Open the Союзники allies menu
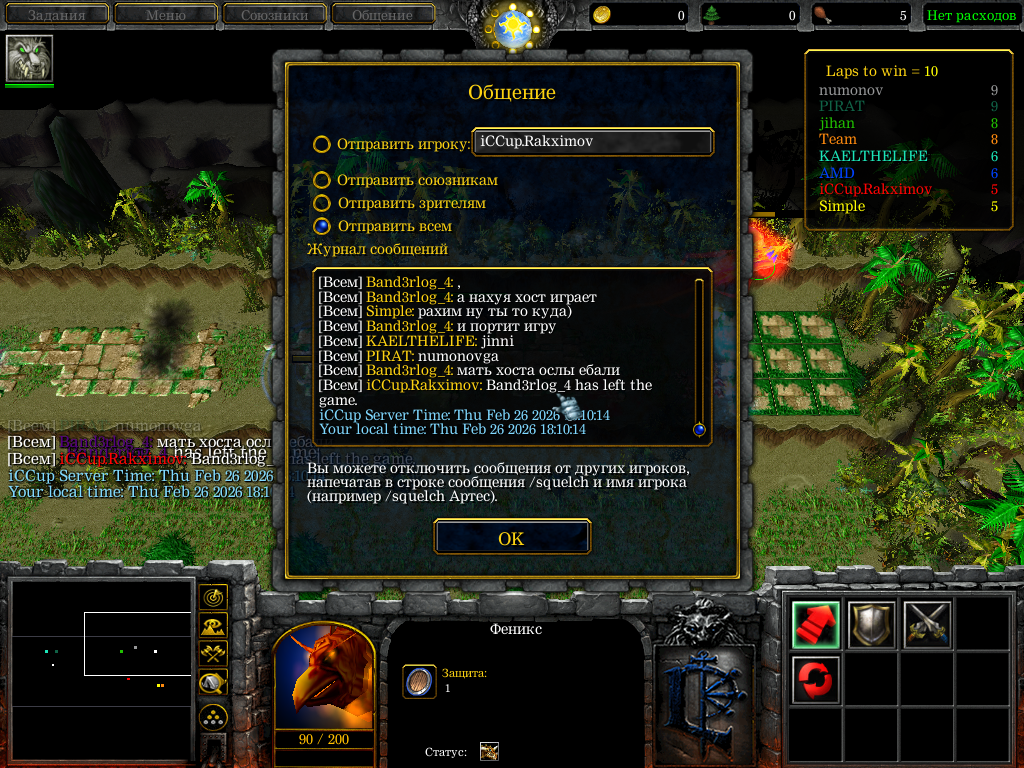The height and width of the screenshot is (768, 1024). tap(273, 15)
